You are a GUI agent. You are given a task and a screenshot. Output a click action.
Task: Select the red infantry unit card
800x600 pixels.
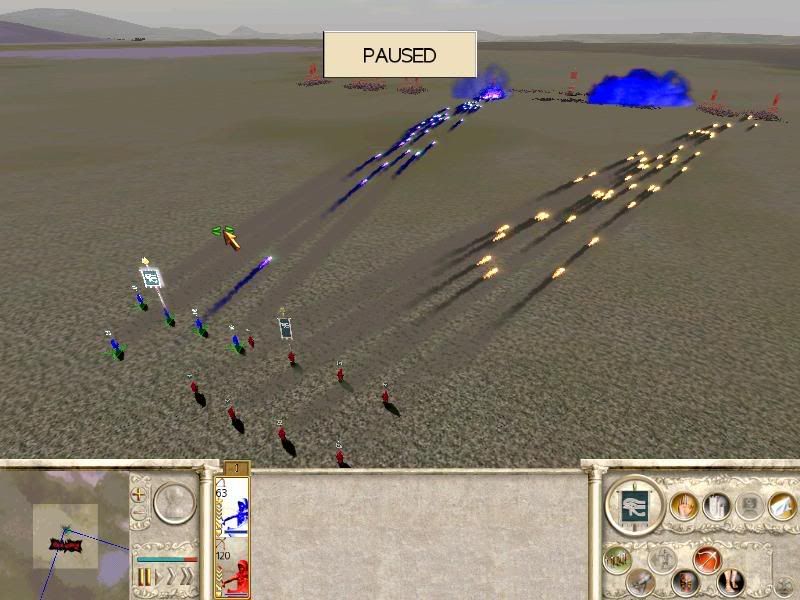tap(232, 571)
